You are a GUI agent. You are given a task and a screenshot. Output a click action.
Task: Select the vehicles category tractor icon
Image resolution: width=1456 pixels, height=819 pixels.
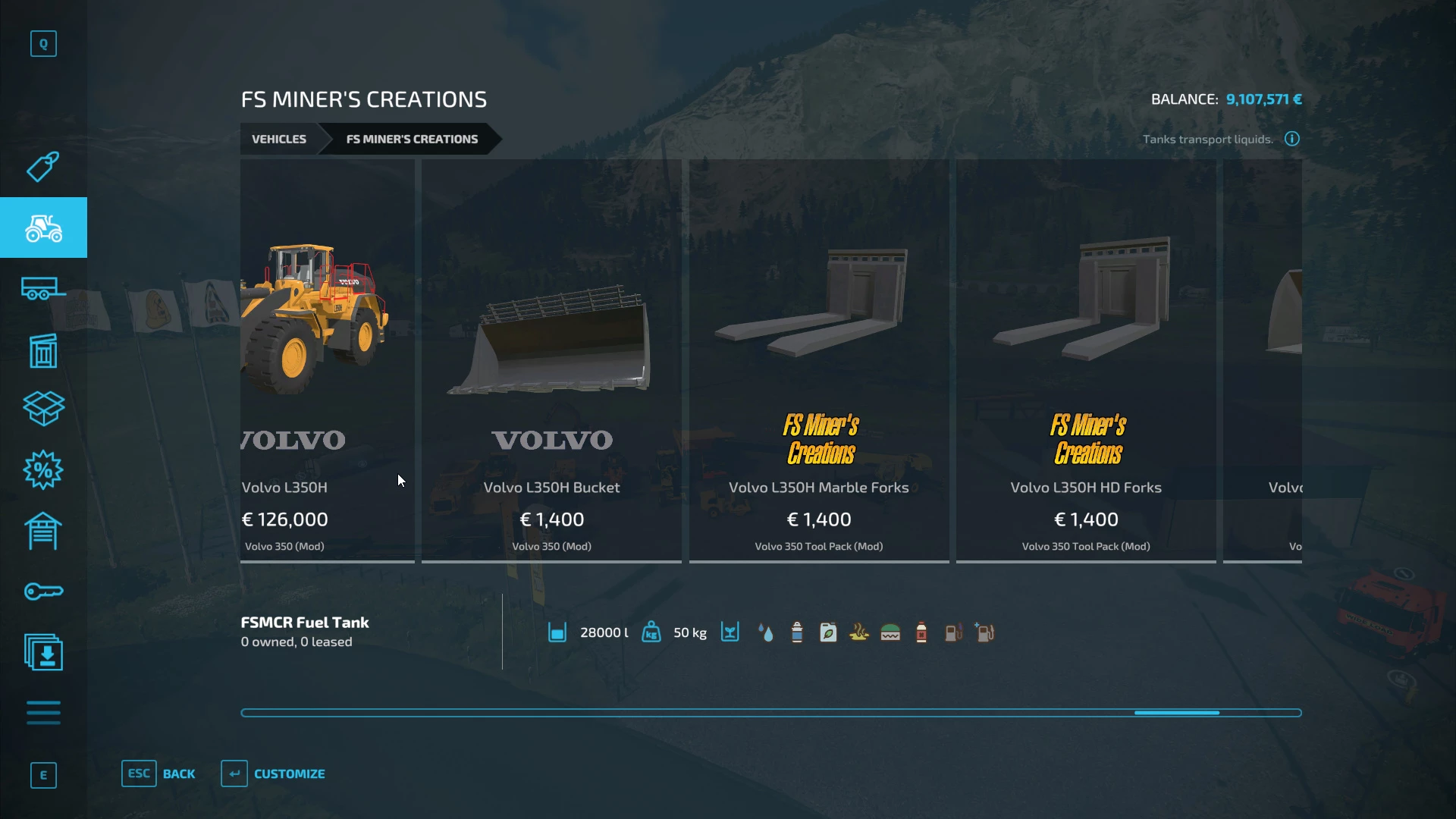[x=43, y=227]
